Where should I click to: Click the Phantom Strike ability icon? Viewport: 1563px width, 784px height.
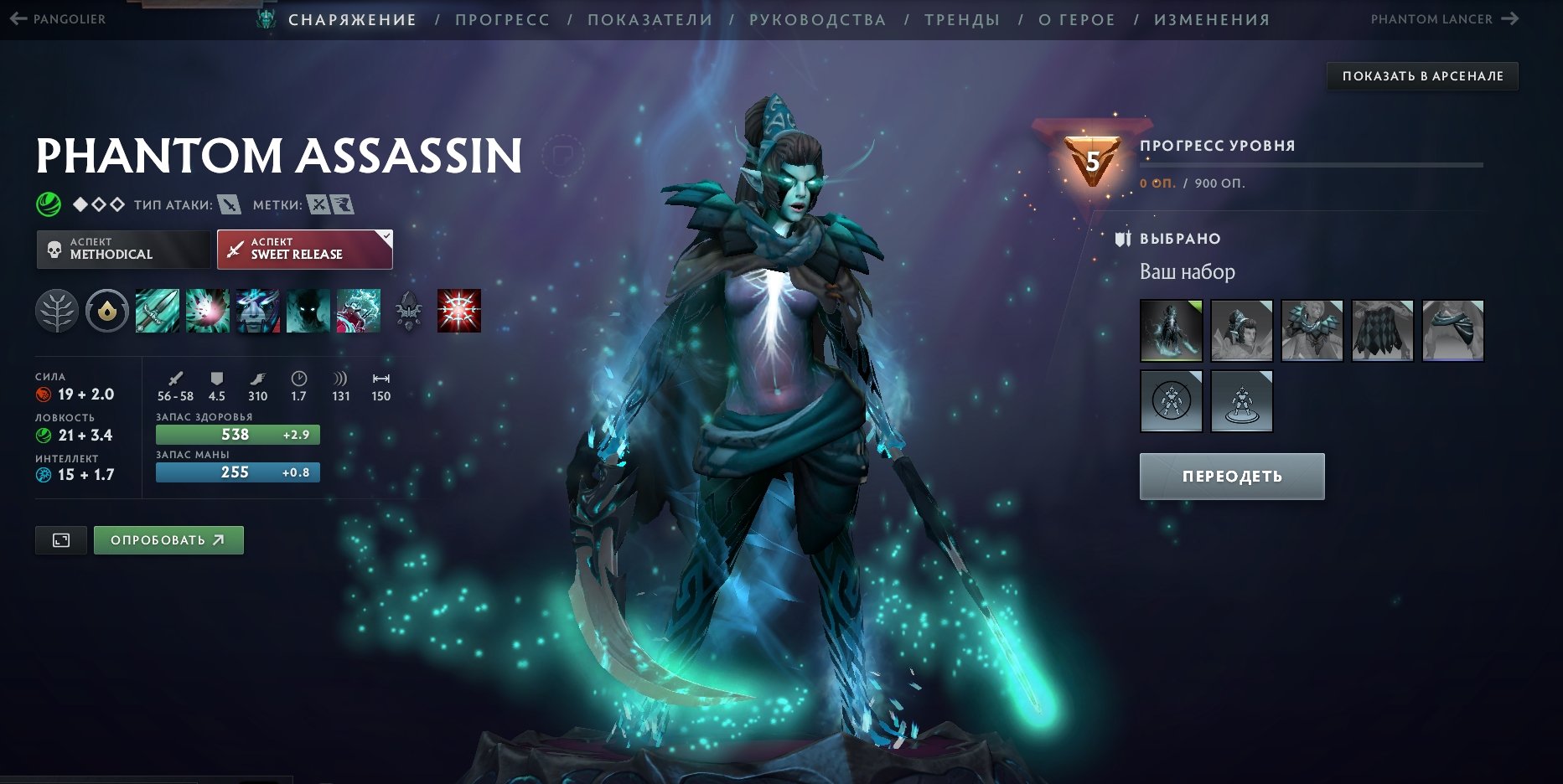208,311
